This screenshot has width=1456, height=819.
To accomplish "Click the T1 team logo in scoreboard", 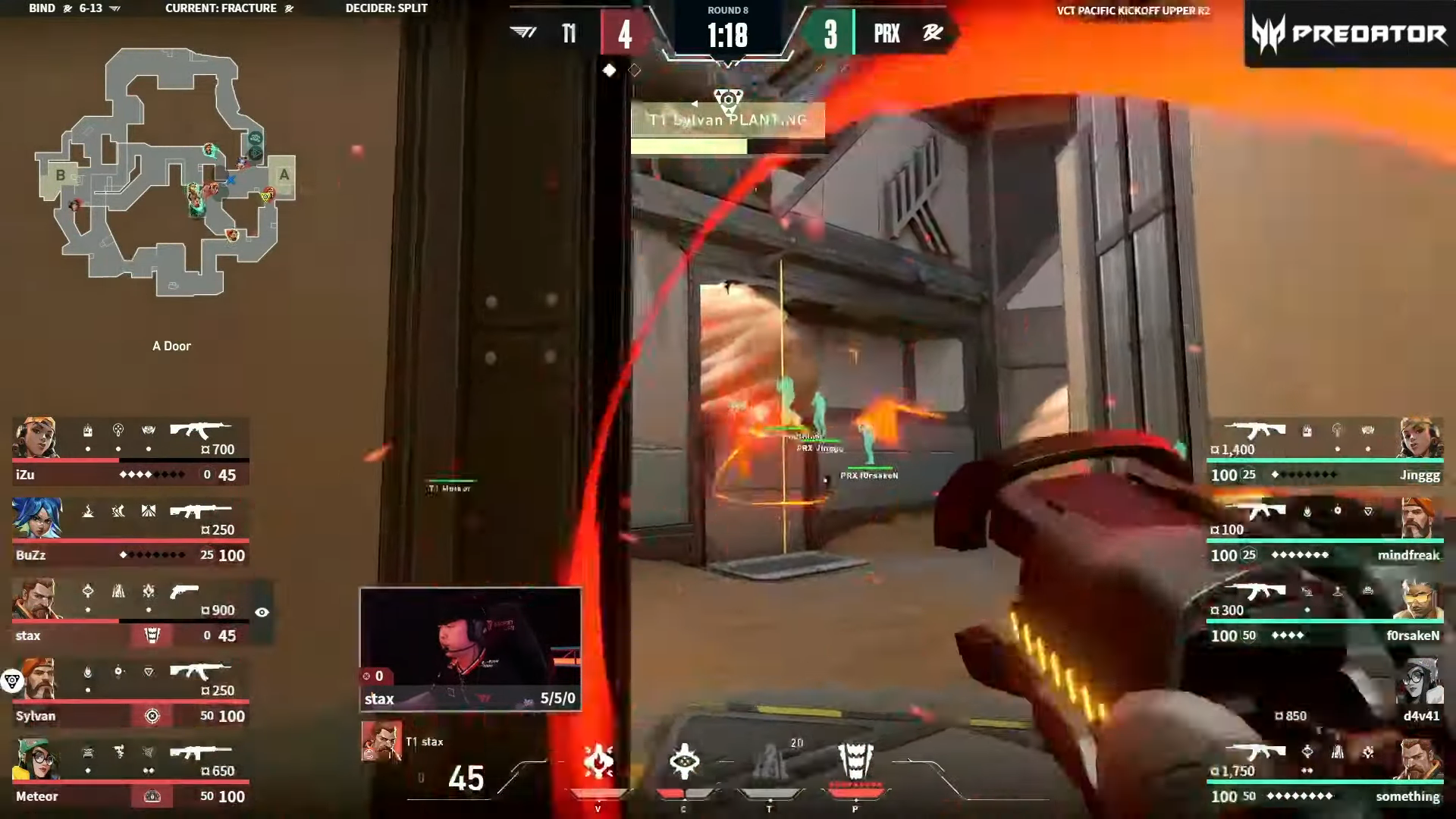I will 523,33.
